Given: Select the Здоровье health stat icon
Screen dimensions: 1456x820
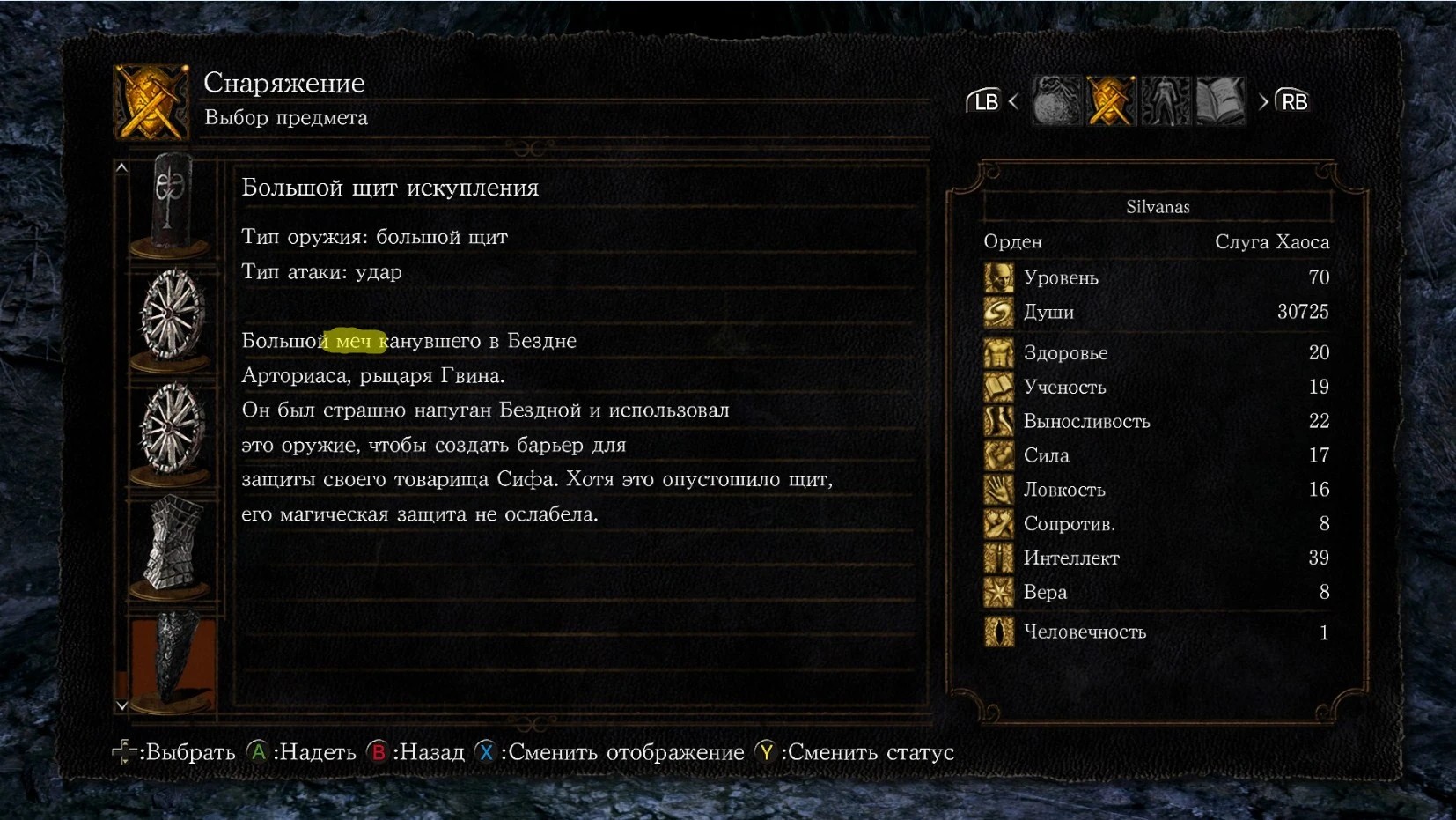Looking at the screenshot, I should coord(999,352).
